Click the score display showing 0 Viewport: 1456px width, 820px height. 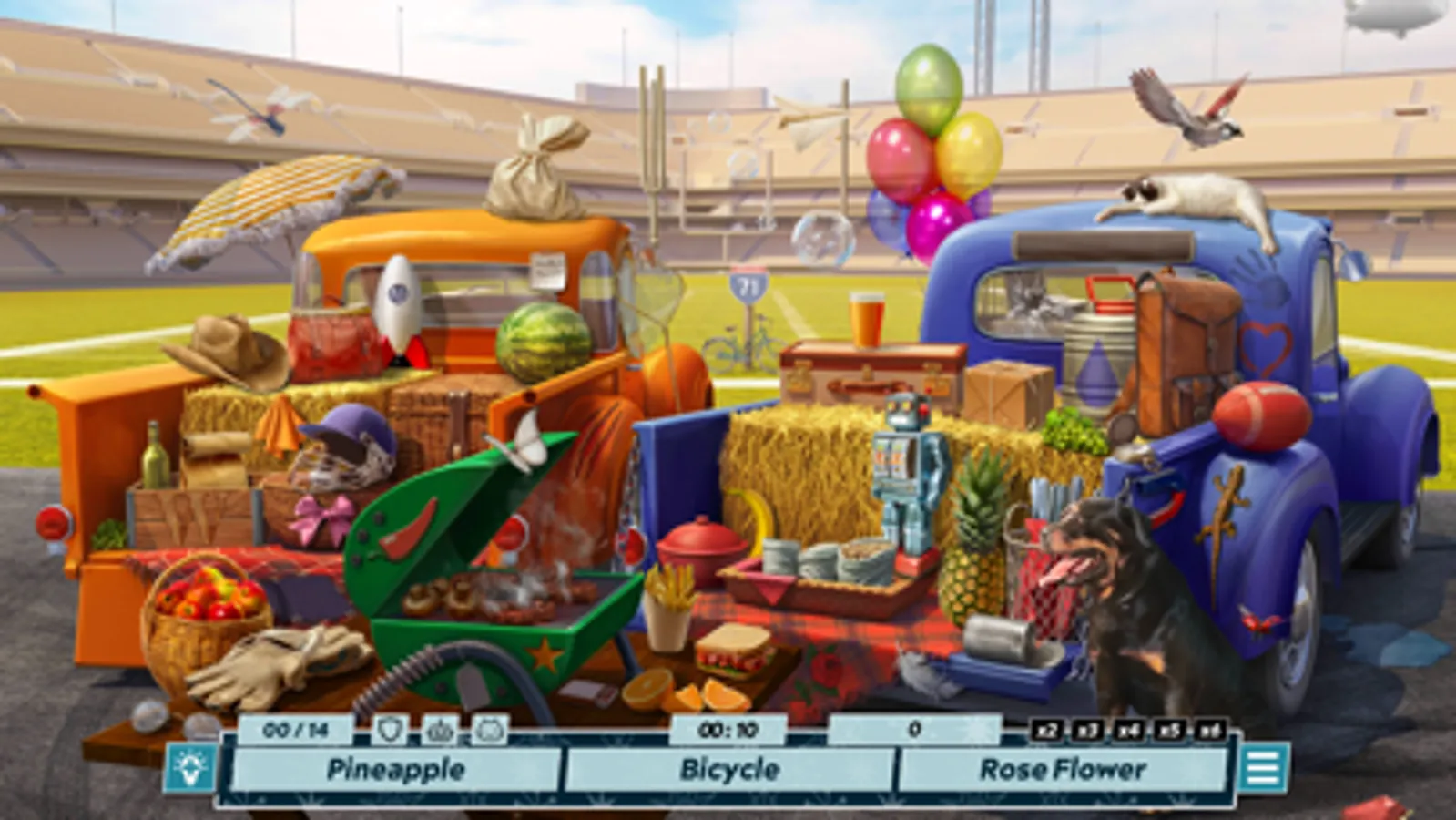pos(915,728)
